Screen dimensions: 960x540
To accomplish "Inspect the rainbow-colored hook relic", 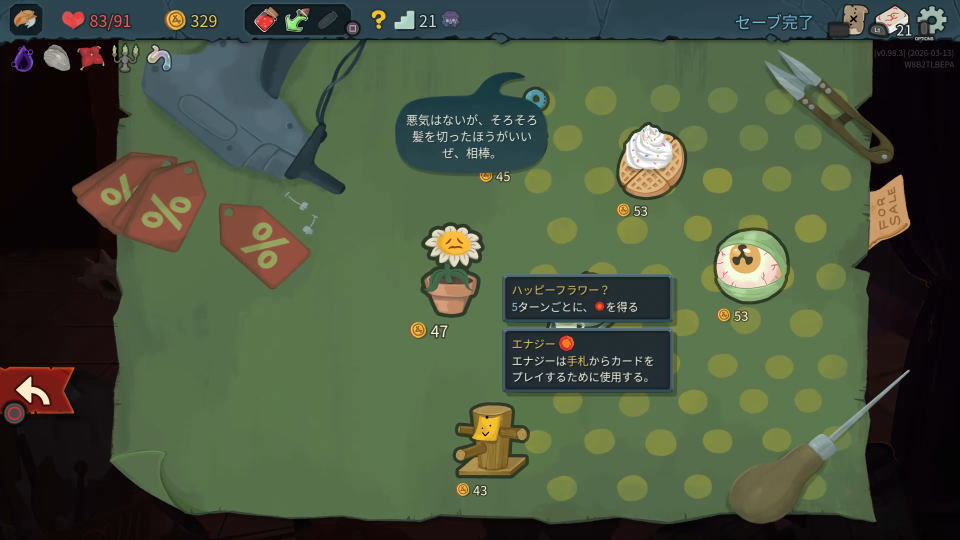I will [158, 58].
